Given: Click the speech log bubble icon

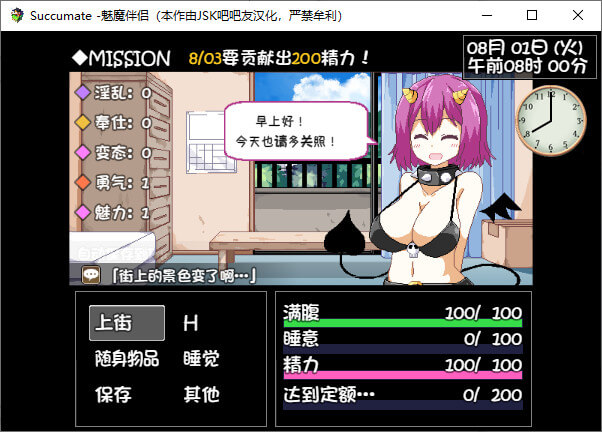Looking at the screenshot, I should tap(91, 273).
